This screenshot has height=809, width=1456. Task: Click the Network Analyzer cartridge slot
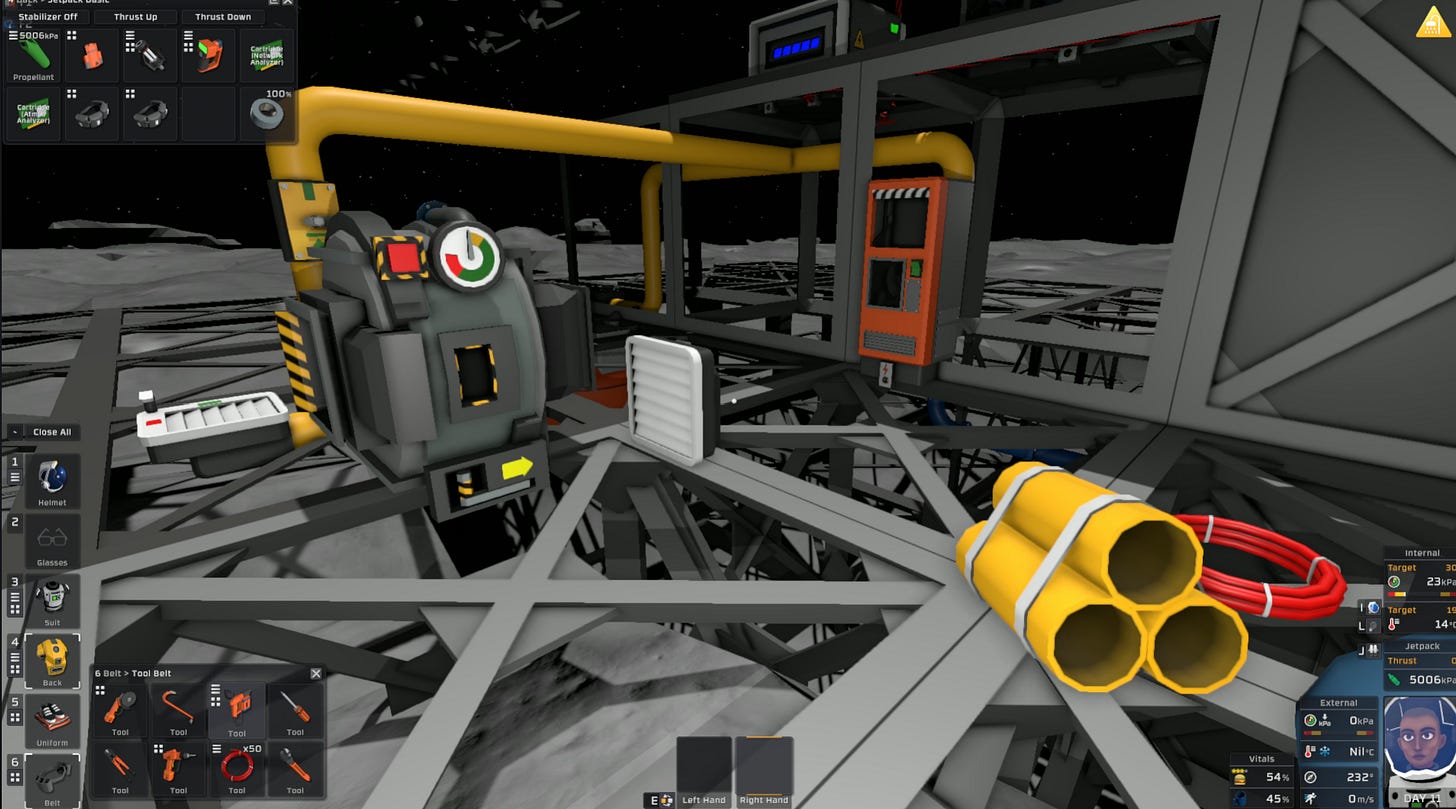coord(266,55)
